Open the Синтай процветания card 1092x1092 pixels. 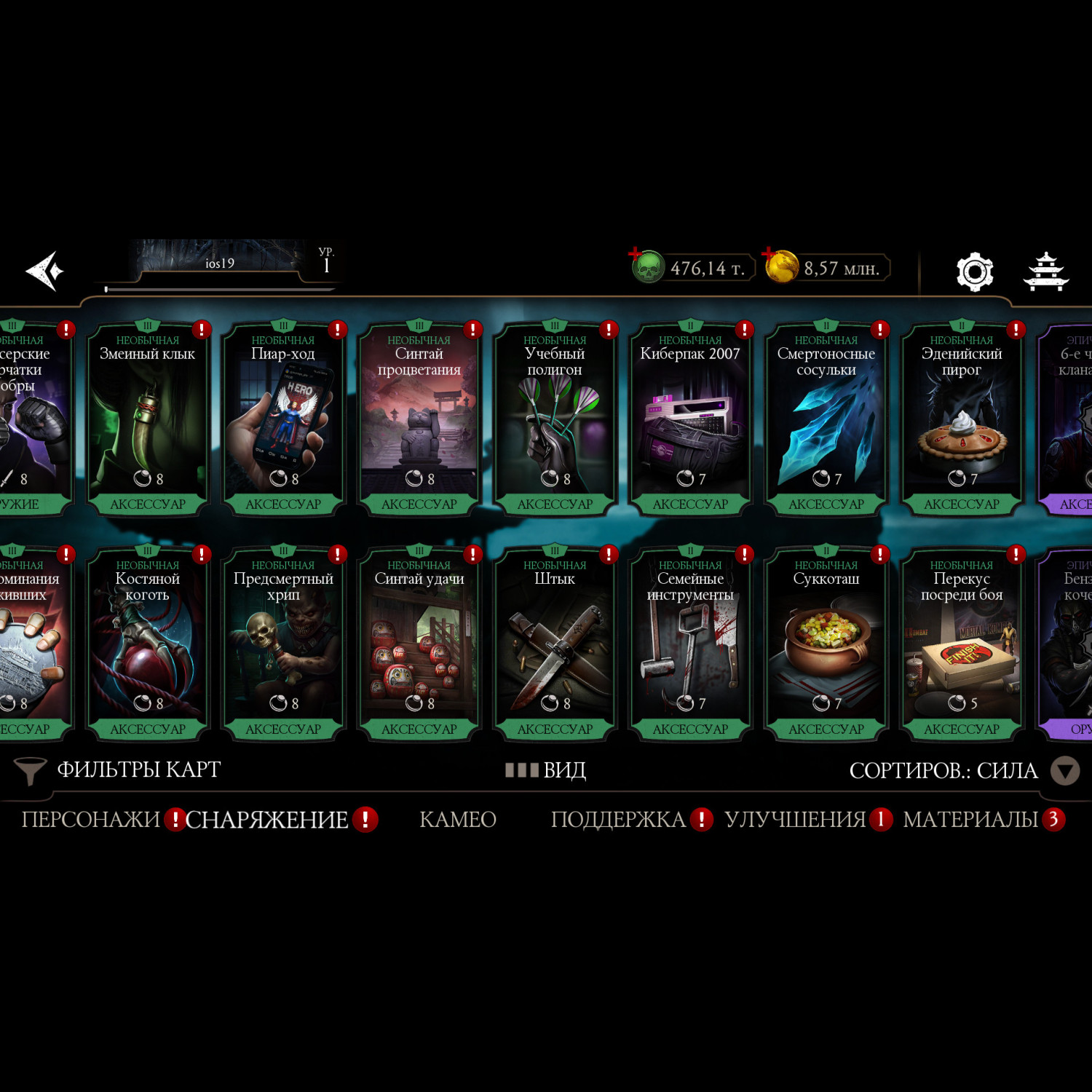click(419, 419)
